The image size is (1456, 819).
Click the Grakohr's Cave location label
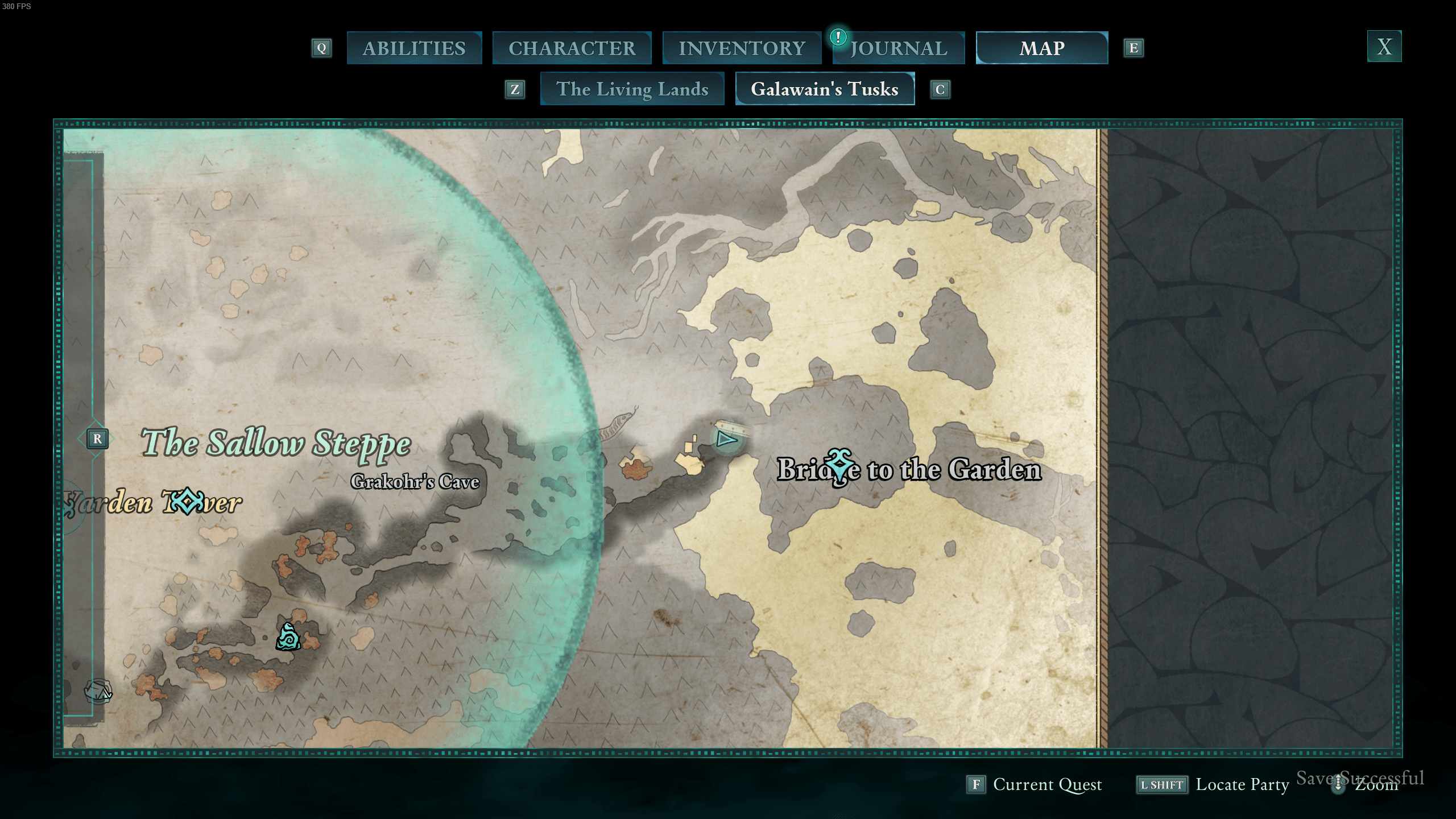click(x=415, y=482)
